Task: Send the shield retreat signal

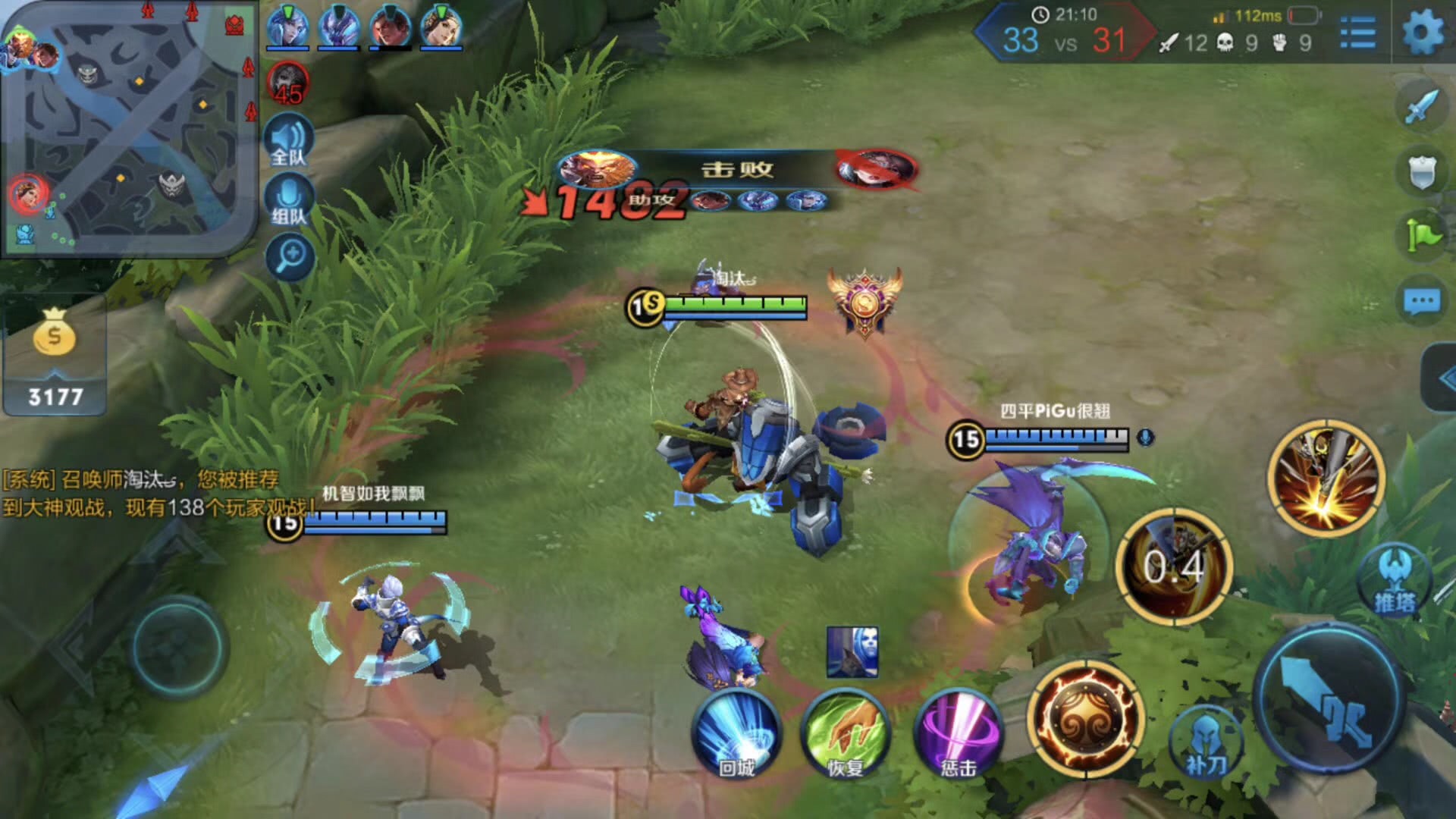Action: [1421, 173]
